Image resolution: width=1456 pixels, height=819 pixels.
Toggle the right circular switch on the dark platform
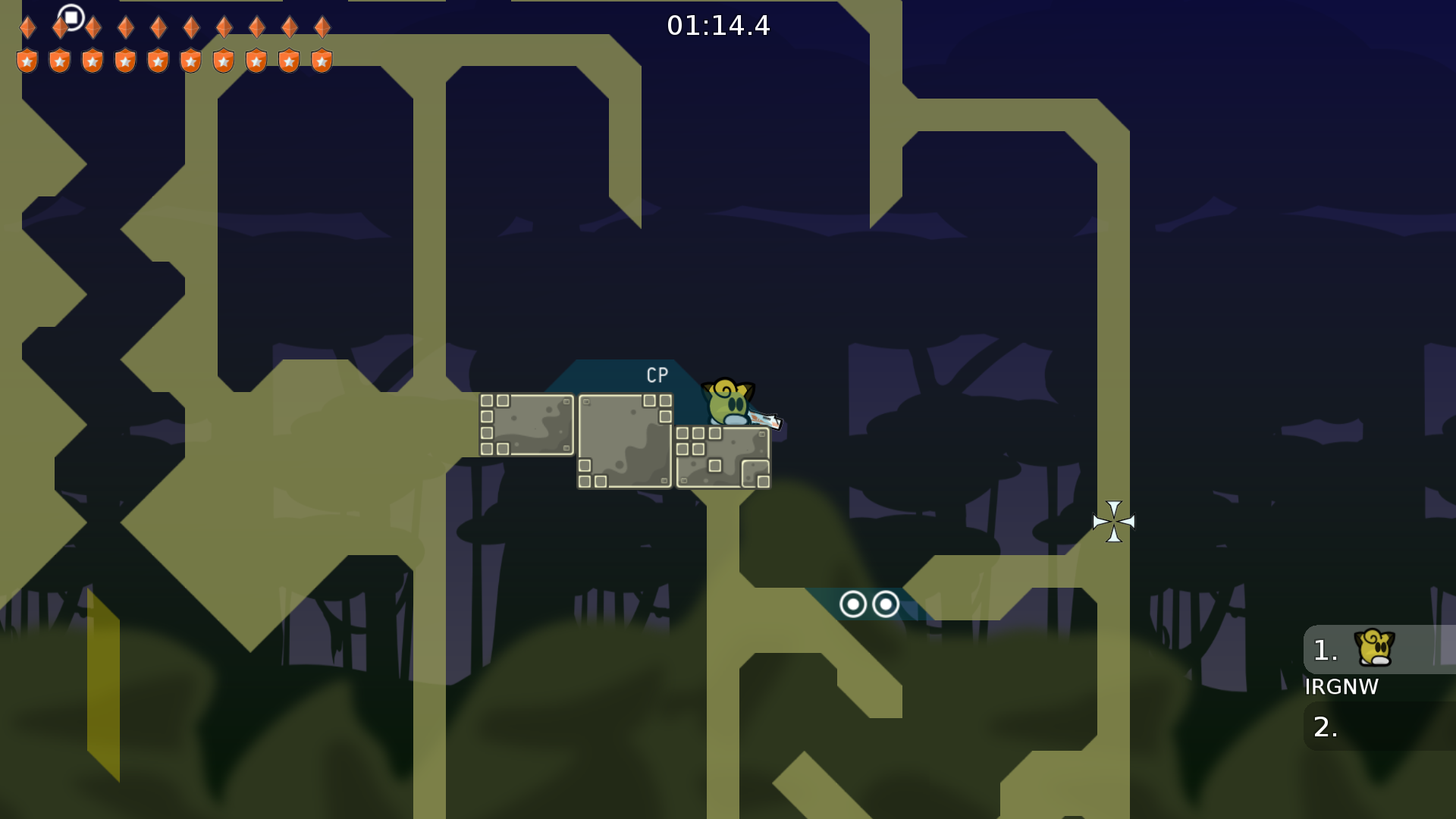pos(884,604)
